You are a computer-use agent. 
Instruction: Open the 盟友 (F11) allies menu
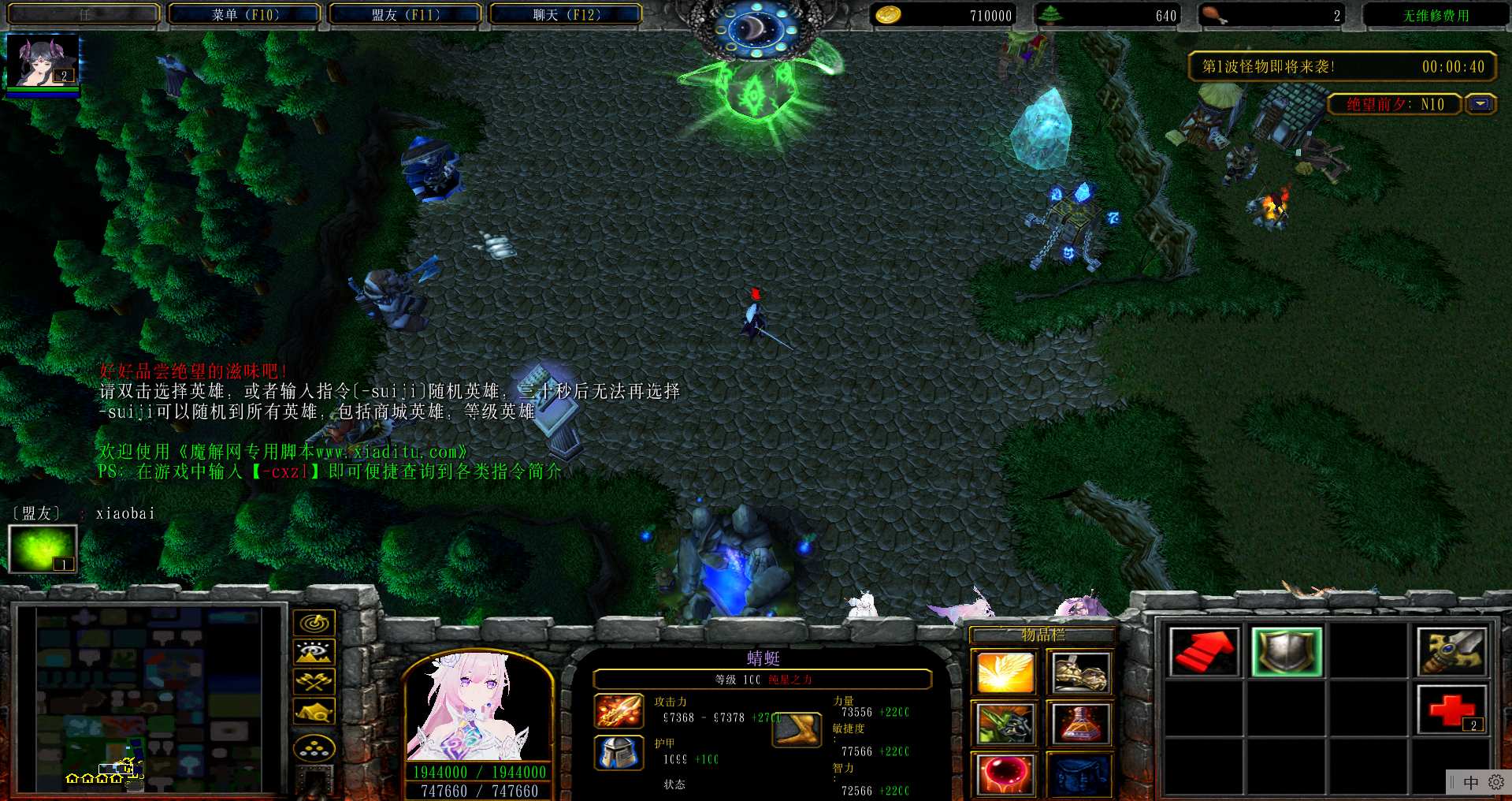pyautogui.click(x=406, y=14)
